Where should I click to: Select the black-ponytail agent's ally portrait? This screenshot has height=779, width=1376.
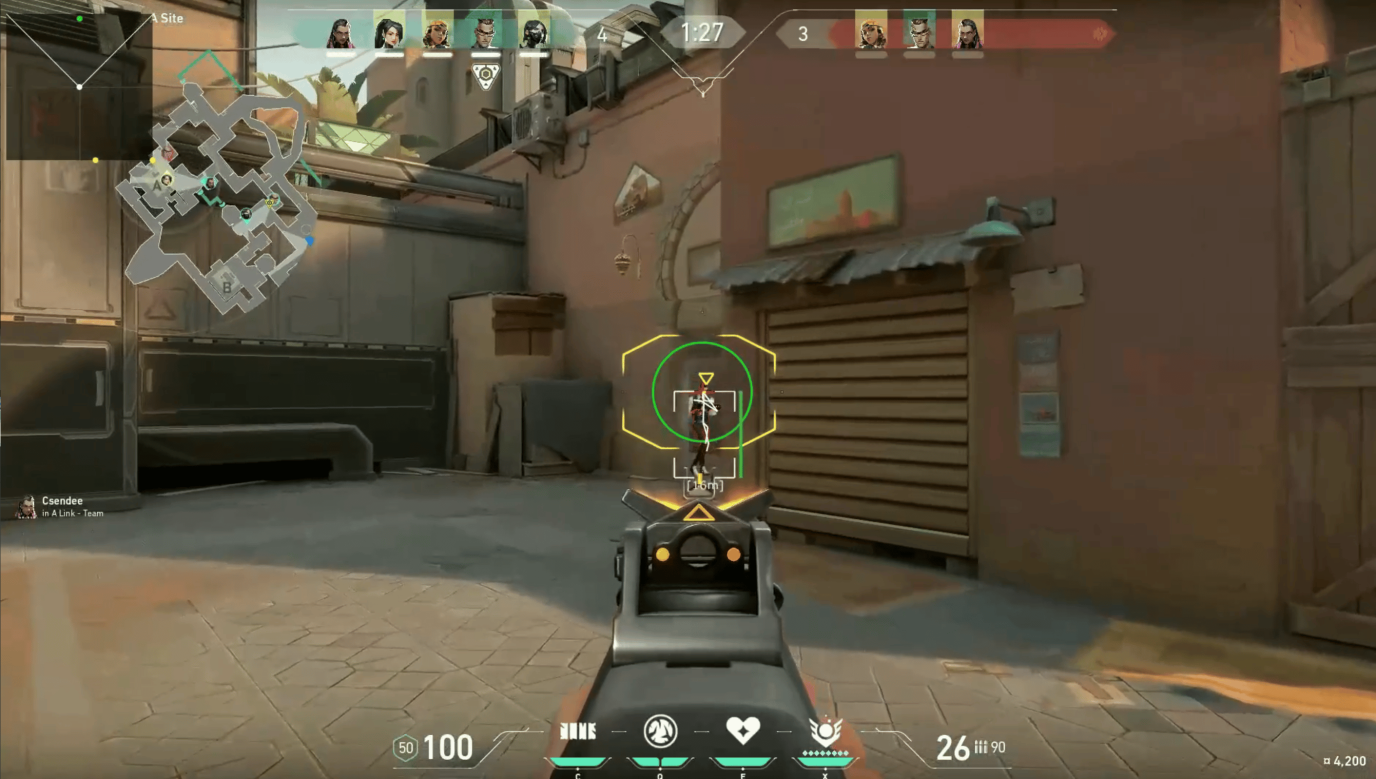coord(388,34)
